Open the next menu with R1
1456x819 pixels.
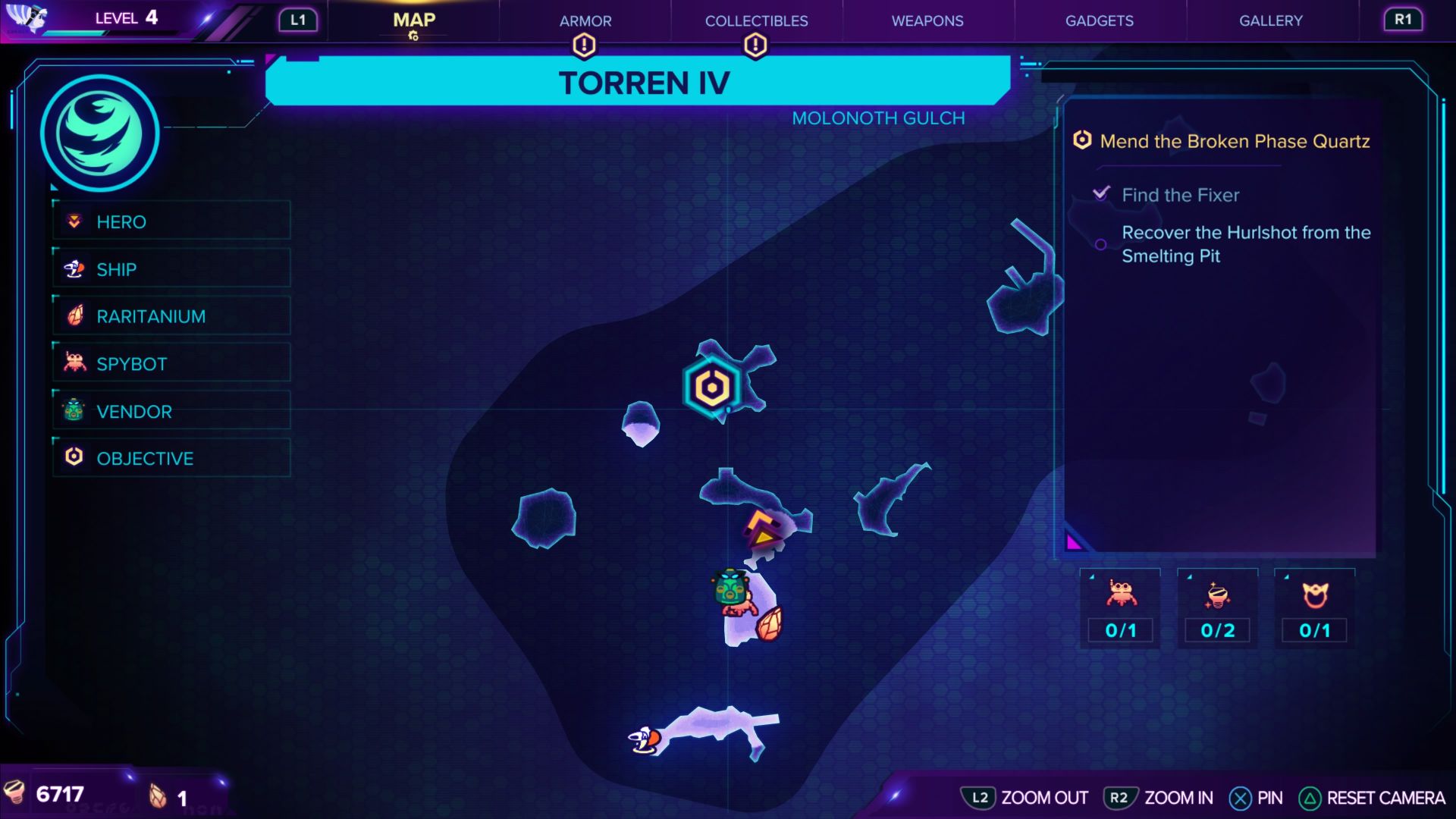[1403, 20]
